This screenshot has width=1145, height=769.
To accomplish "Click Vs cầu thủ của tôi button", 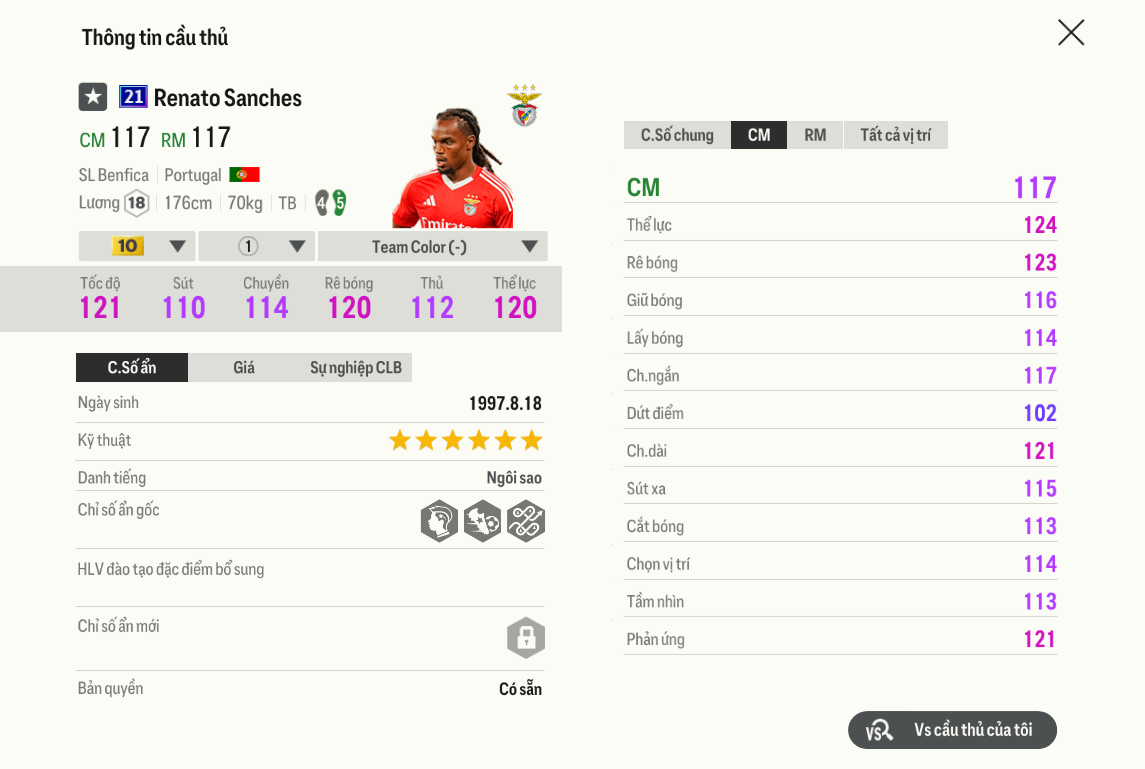I will click(952, 730).
